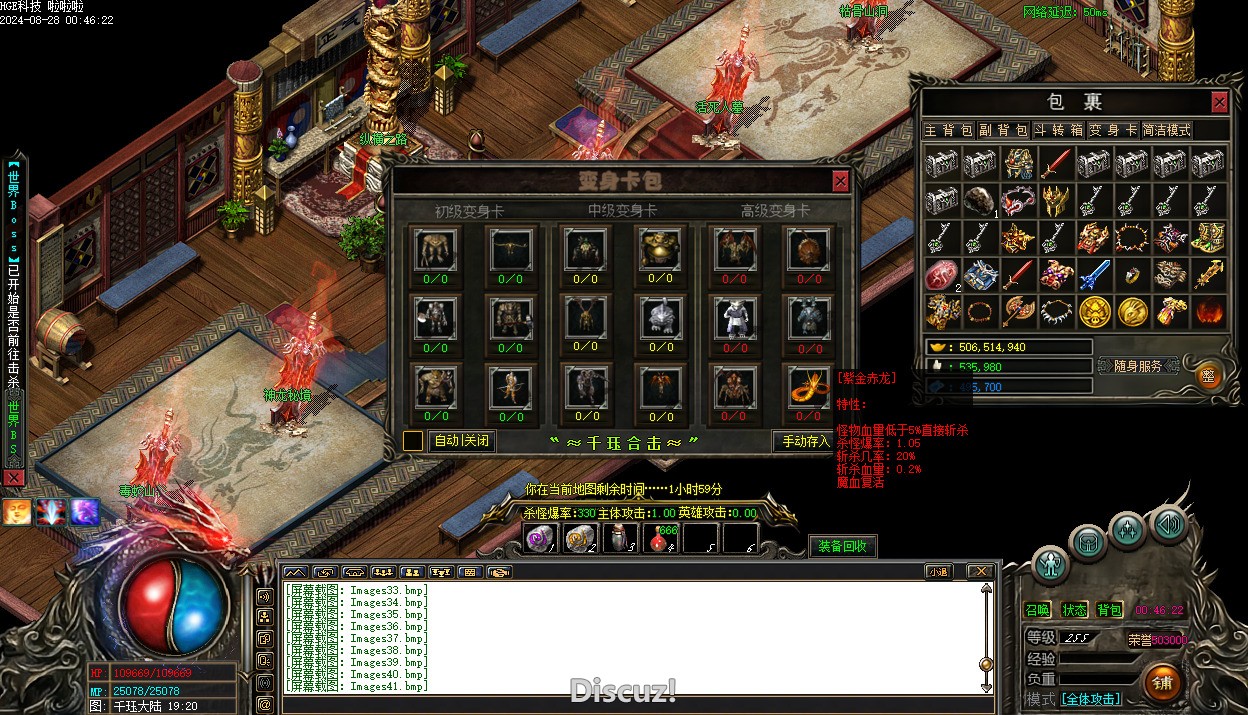
Task: Switch to the 主背包 tab
Action: 947,130
